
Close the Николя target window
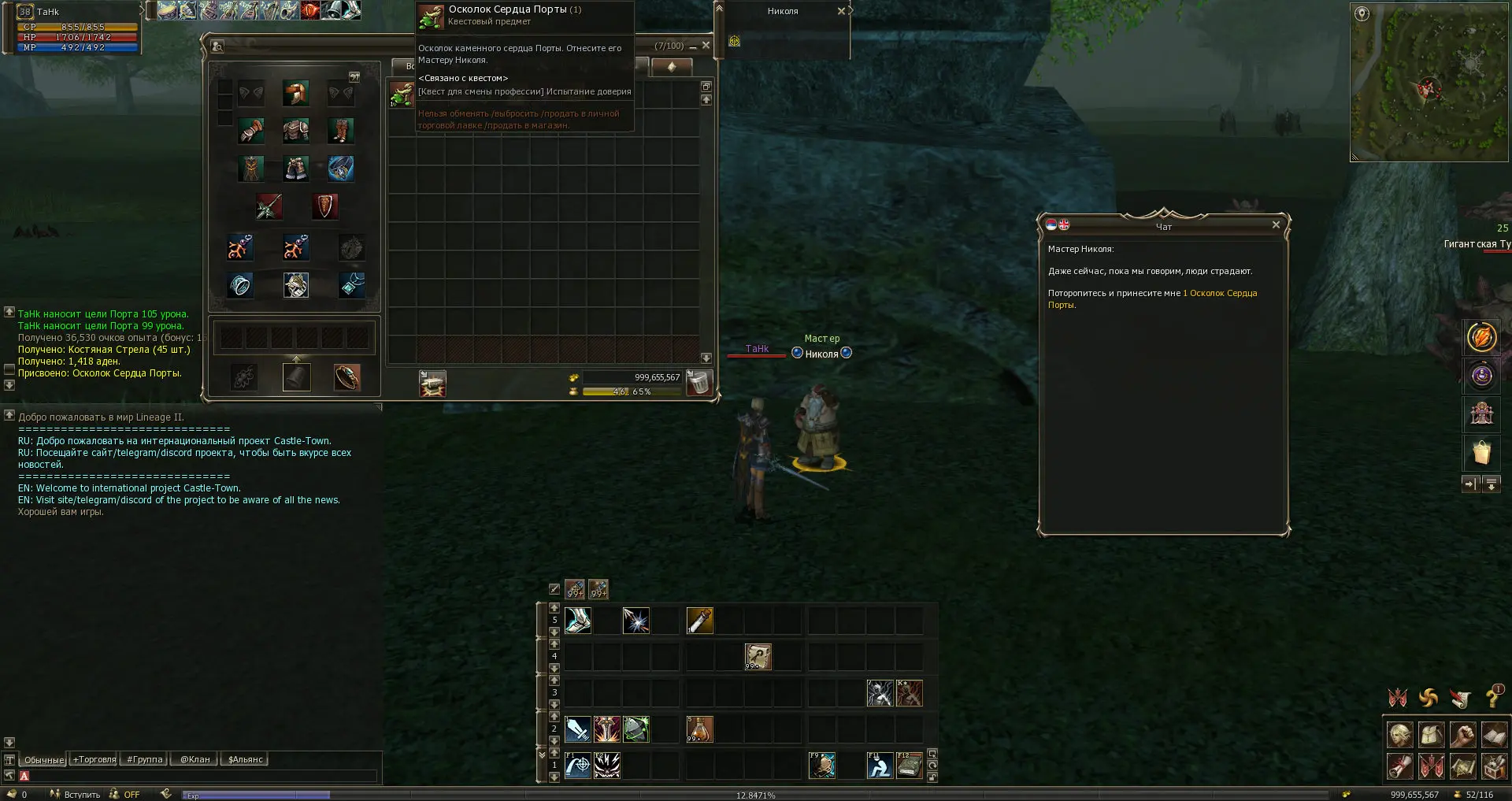coord(841,11)
